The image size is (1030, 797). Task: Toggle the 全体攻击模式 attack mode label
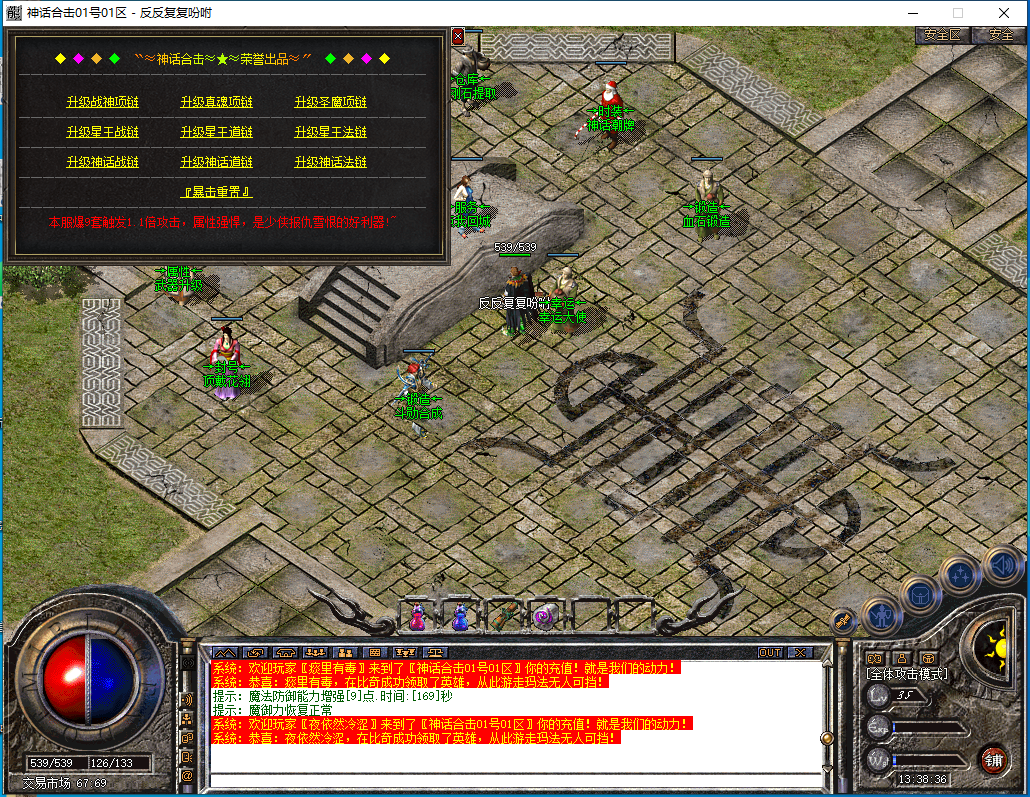click(906, 674)
